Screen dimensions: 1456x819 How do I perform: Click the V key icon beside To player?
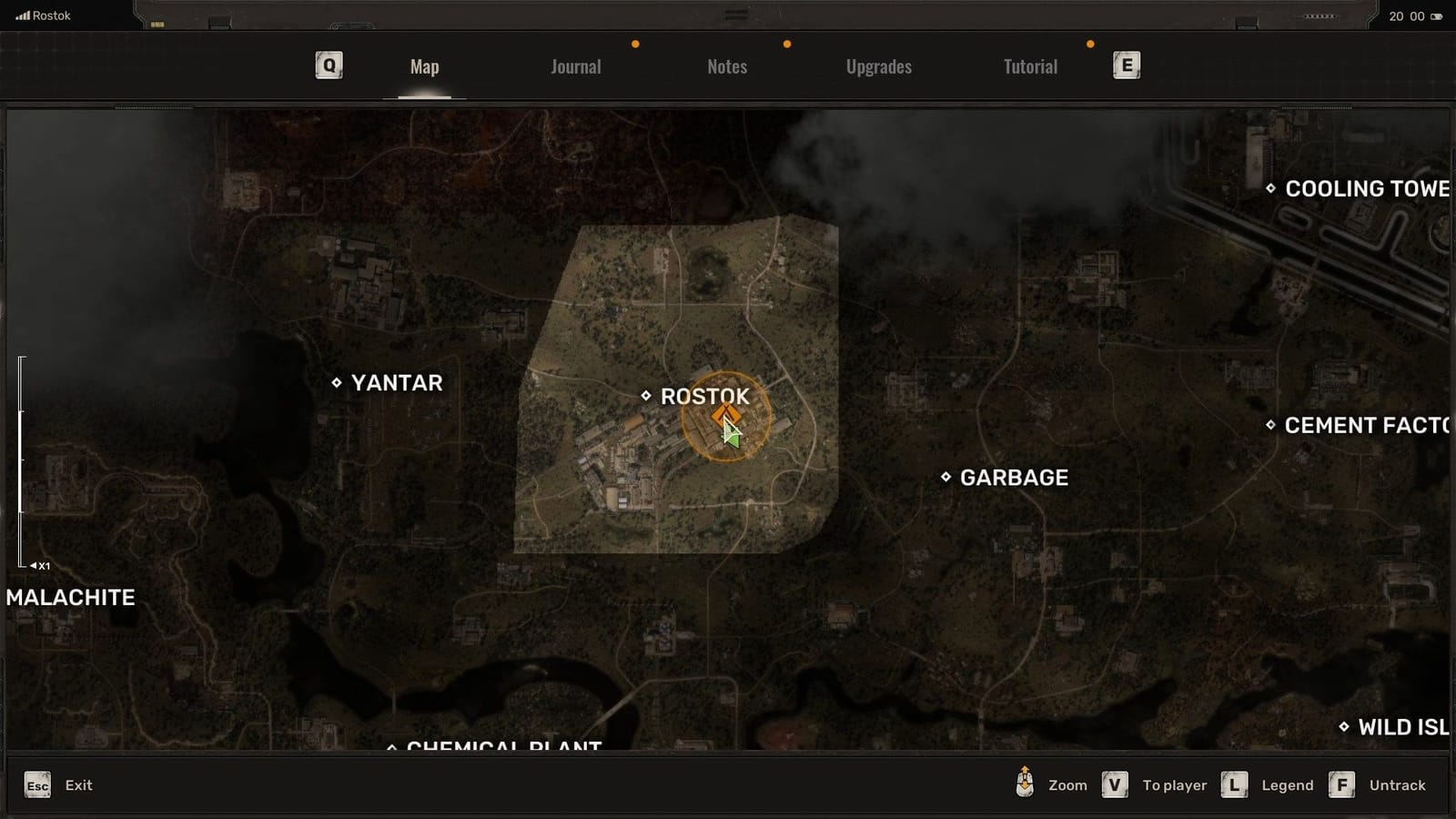click(x=1114, y=784)
